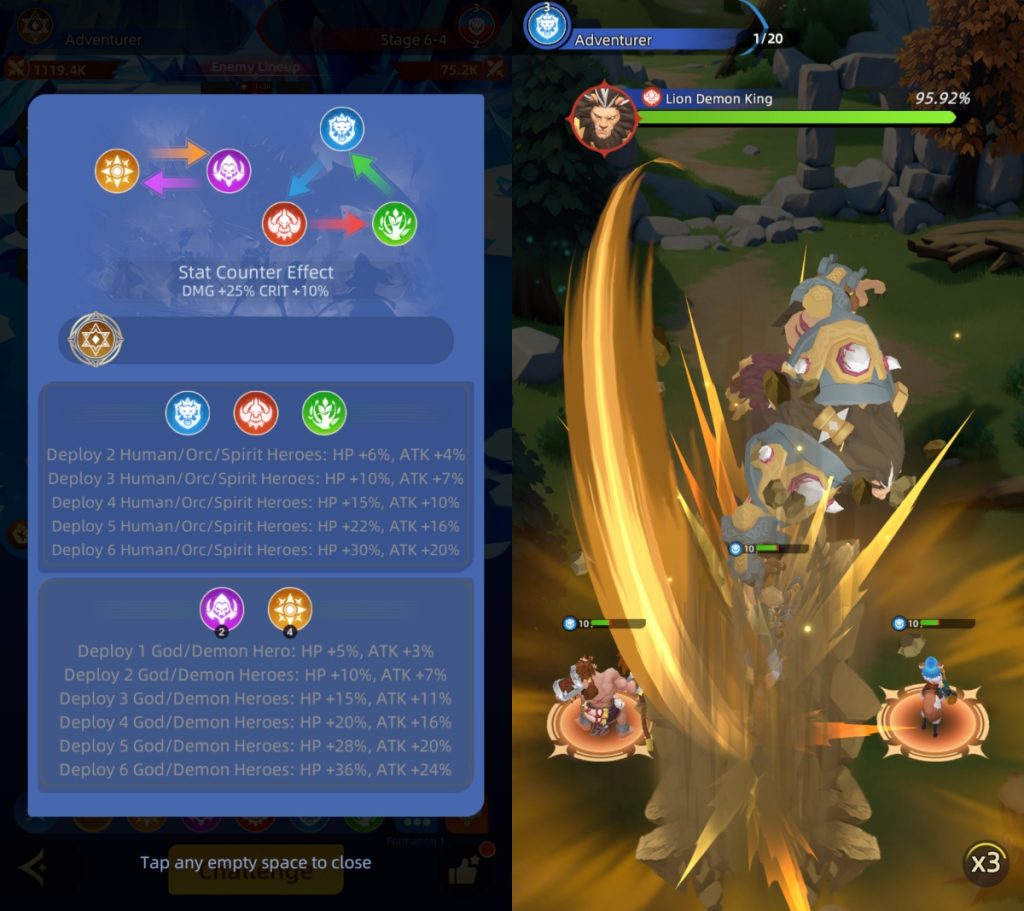Open the Adventurer player avatar on battle screen

coord(546,27)
